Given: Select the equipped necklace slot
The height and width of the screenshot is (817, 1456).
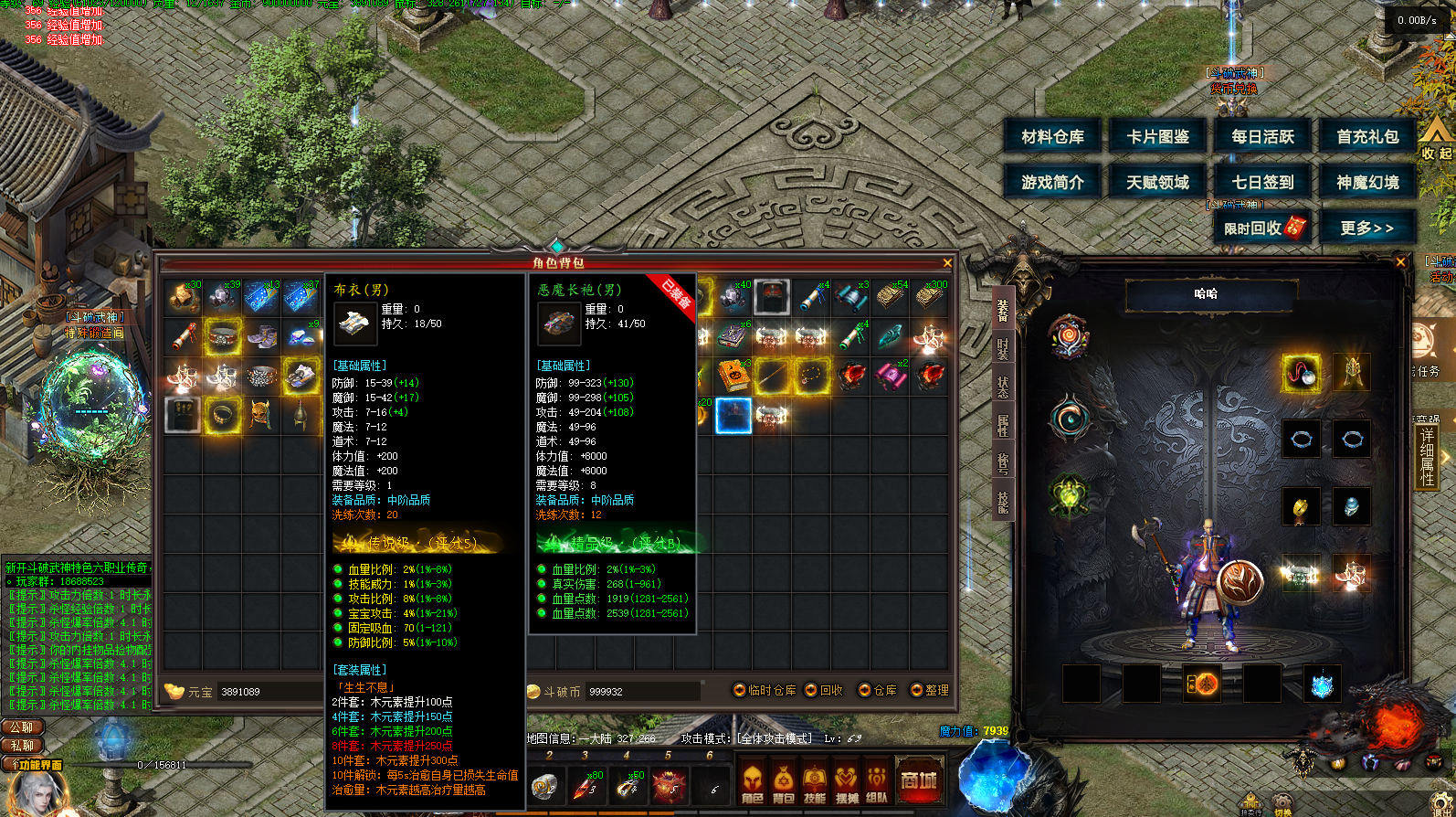Looking at the screenshot, I should pyautogui.click(x=1301, y=373).
